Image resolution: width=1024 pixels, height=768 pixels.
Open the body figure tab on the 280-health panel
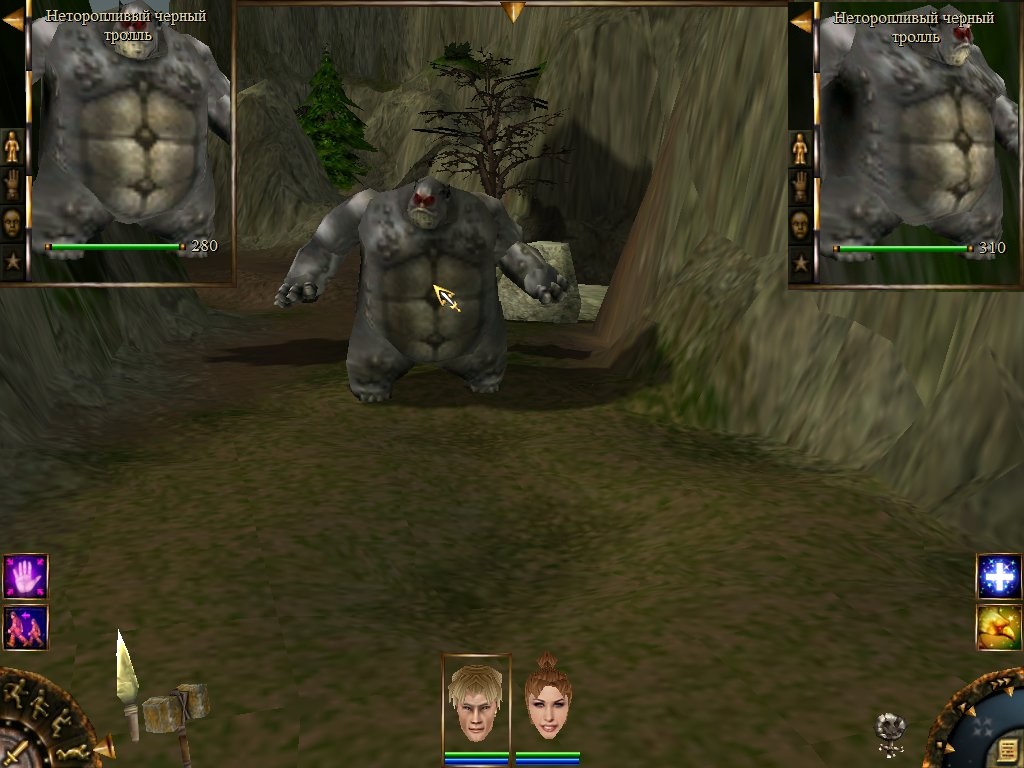click(x=12, y=147)
